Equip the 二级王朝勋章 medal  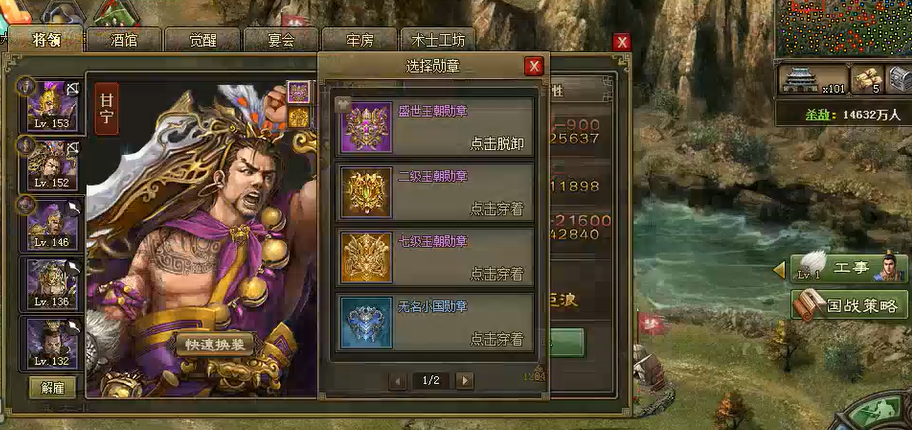[496, 209]
